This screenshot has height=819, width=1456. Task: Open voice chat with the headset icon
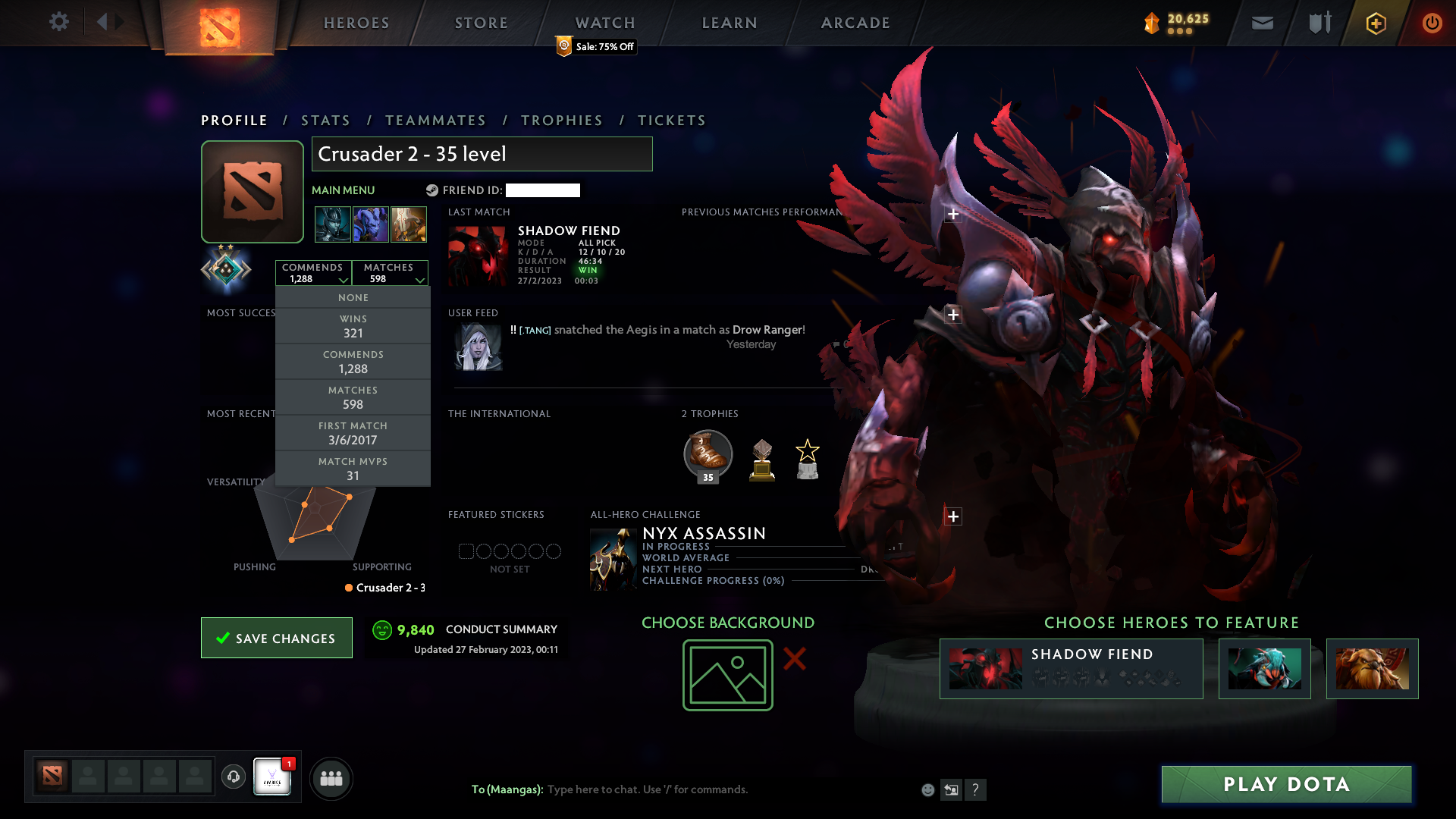pos(233,777)
